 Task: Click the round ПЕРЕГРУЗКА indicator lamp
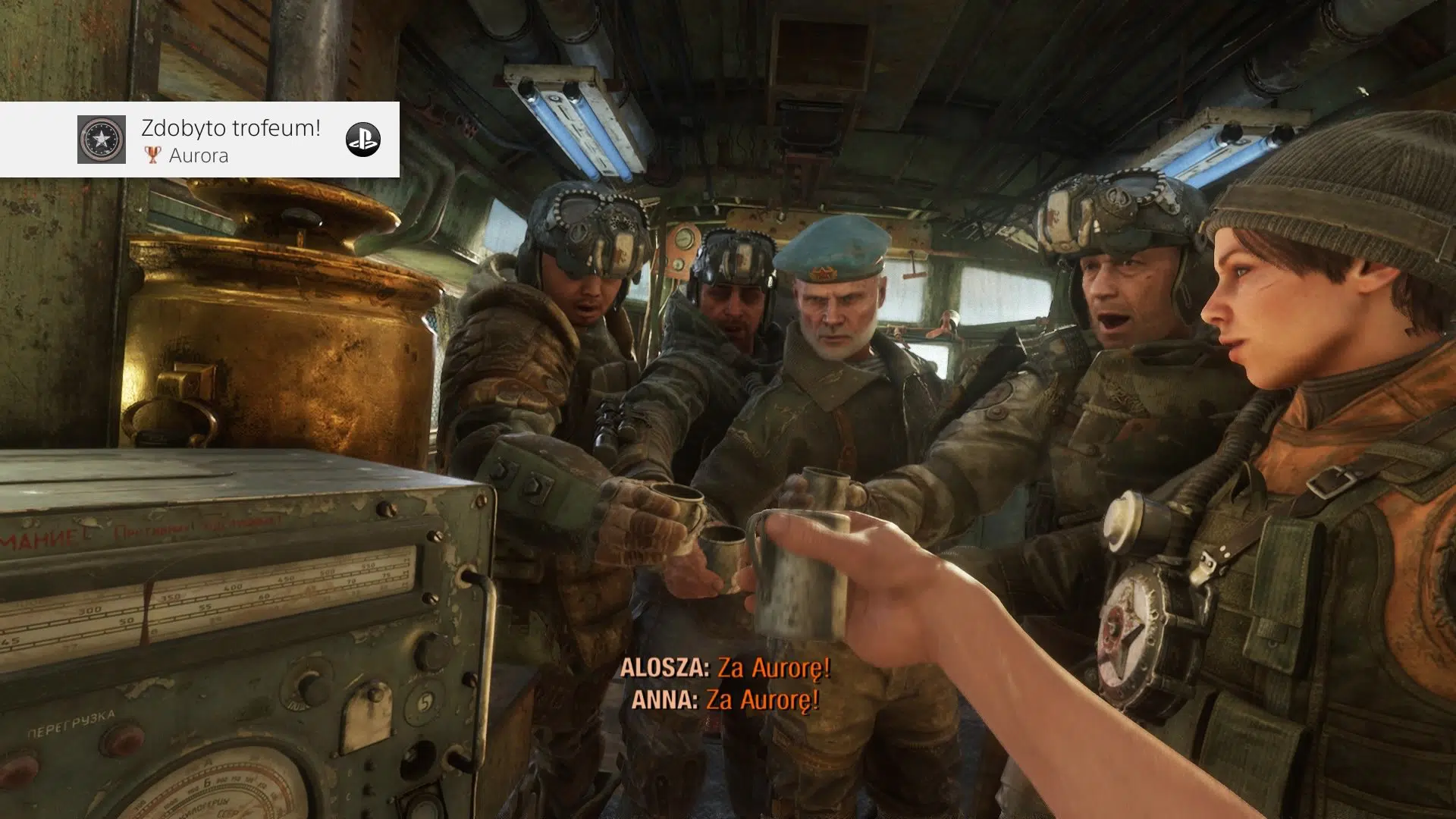pos(124,736)
